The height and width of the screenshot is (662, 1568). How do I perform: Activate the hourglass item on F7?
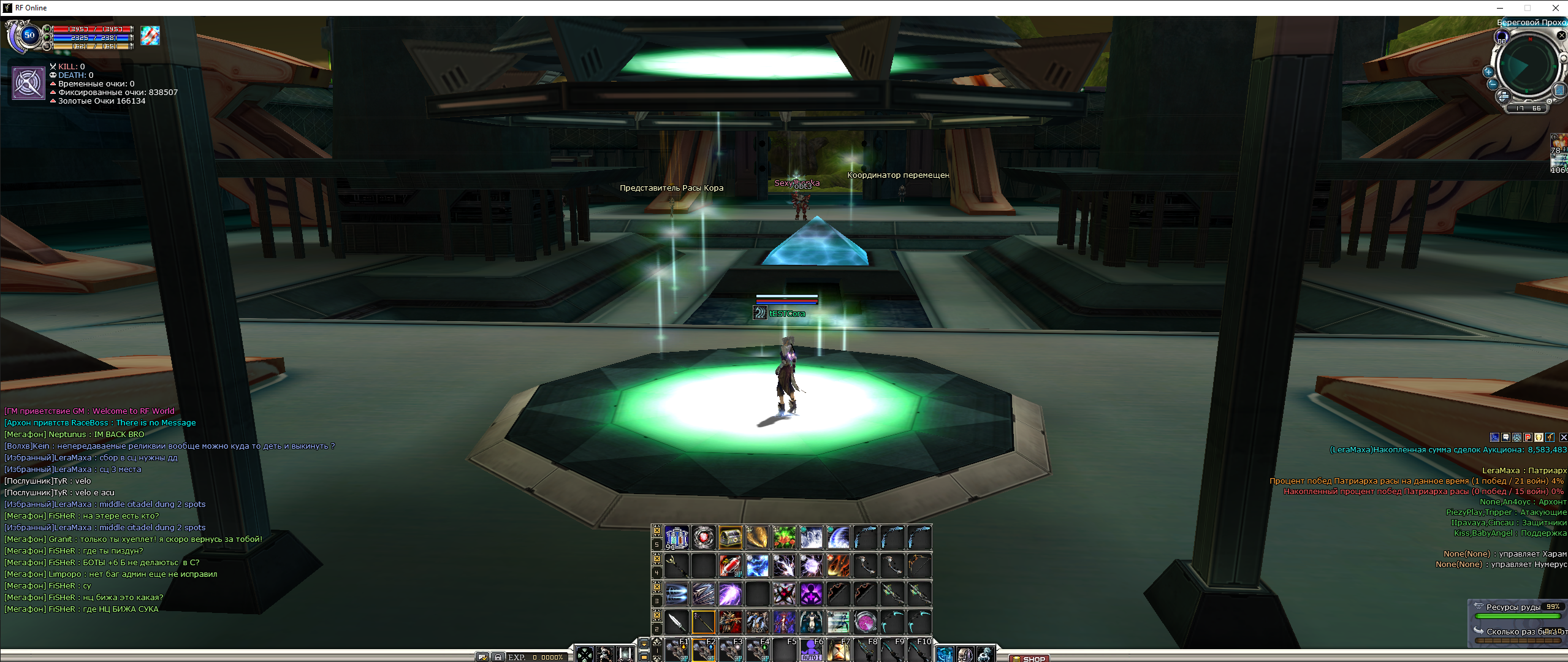coord(838,650)
